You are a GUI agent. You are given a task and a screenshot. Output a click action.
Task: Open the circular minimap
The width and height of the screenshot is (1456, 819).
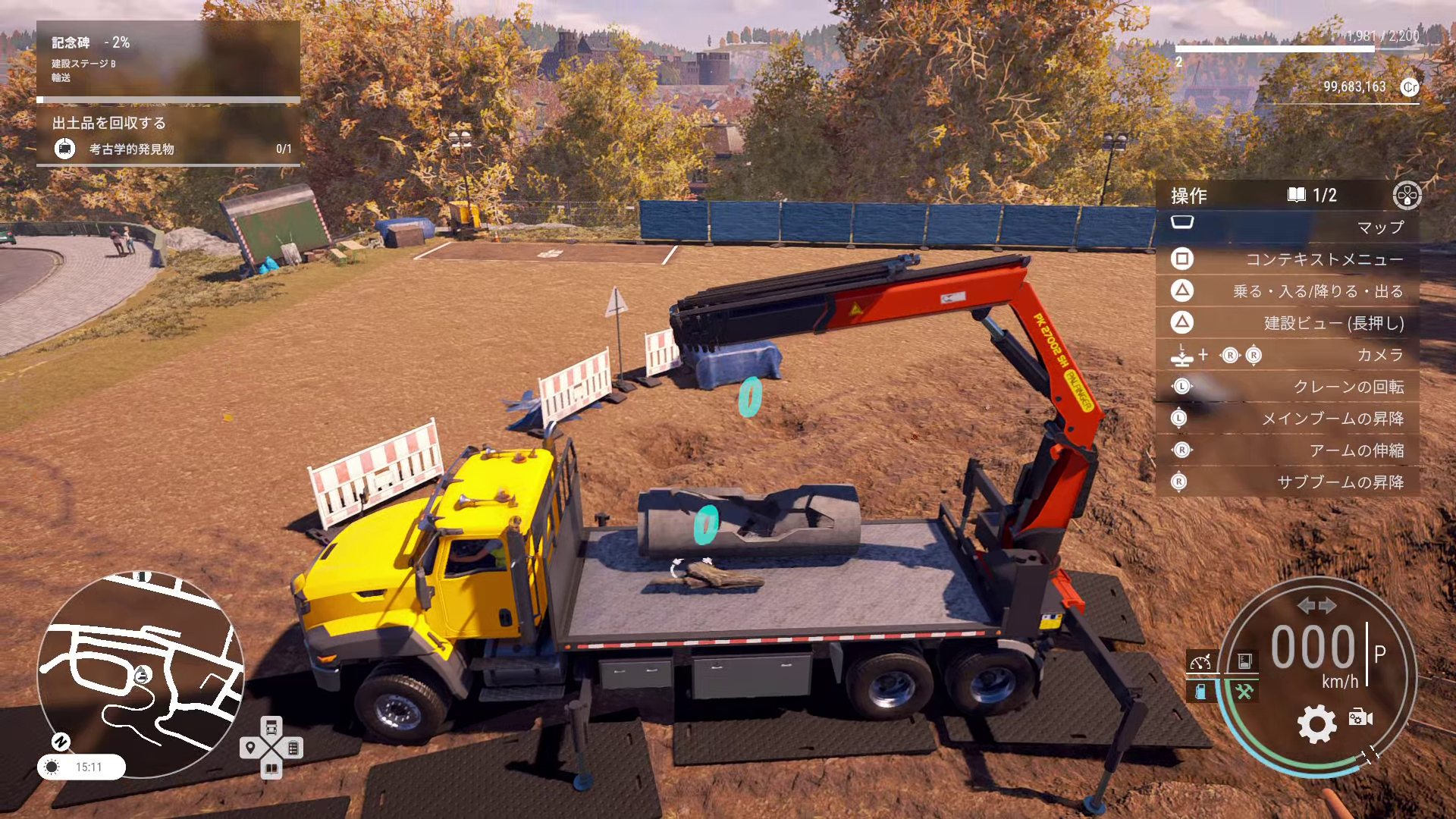(141, 673)
